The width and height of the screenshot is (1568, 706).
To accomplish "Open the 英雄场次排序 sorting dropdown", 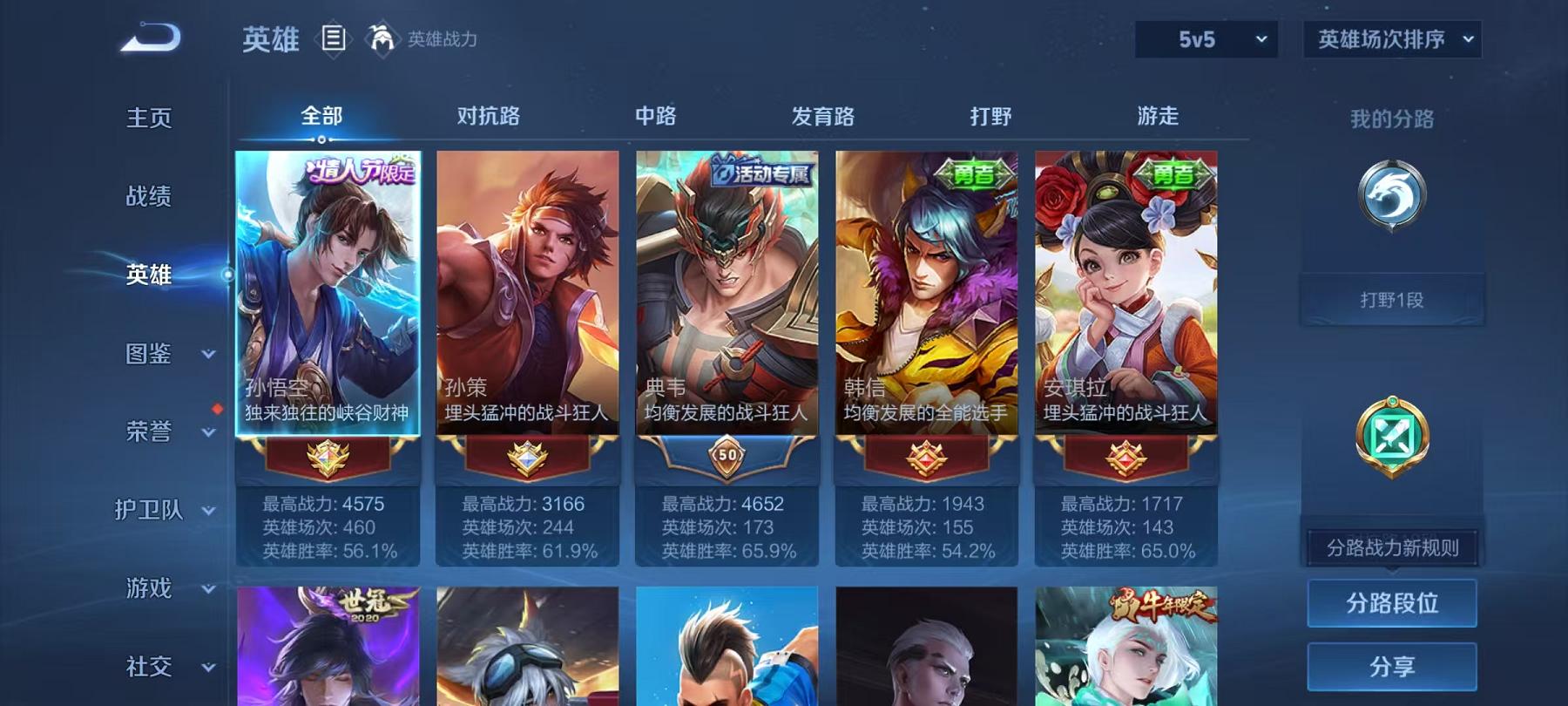I will tap(1391, 38).
